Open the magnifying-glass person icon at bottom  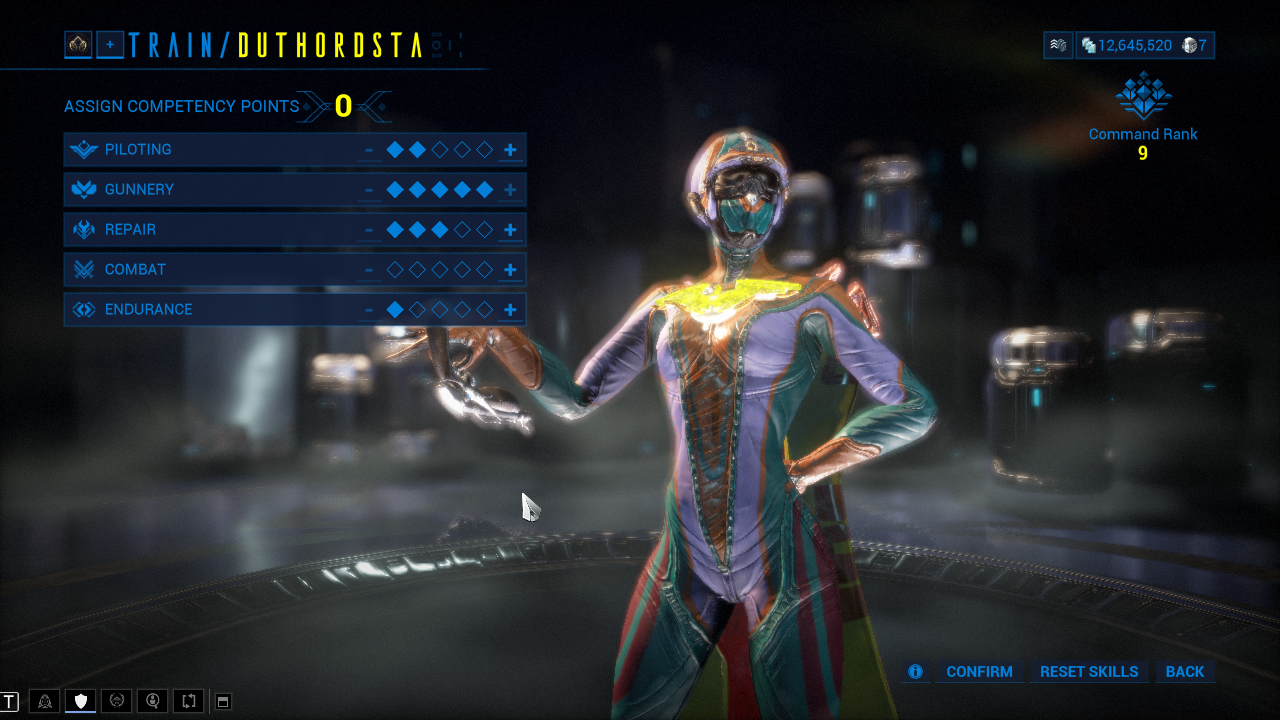pos(152,701)
